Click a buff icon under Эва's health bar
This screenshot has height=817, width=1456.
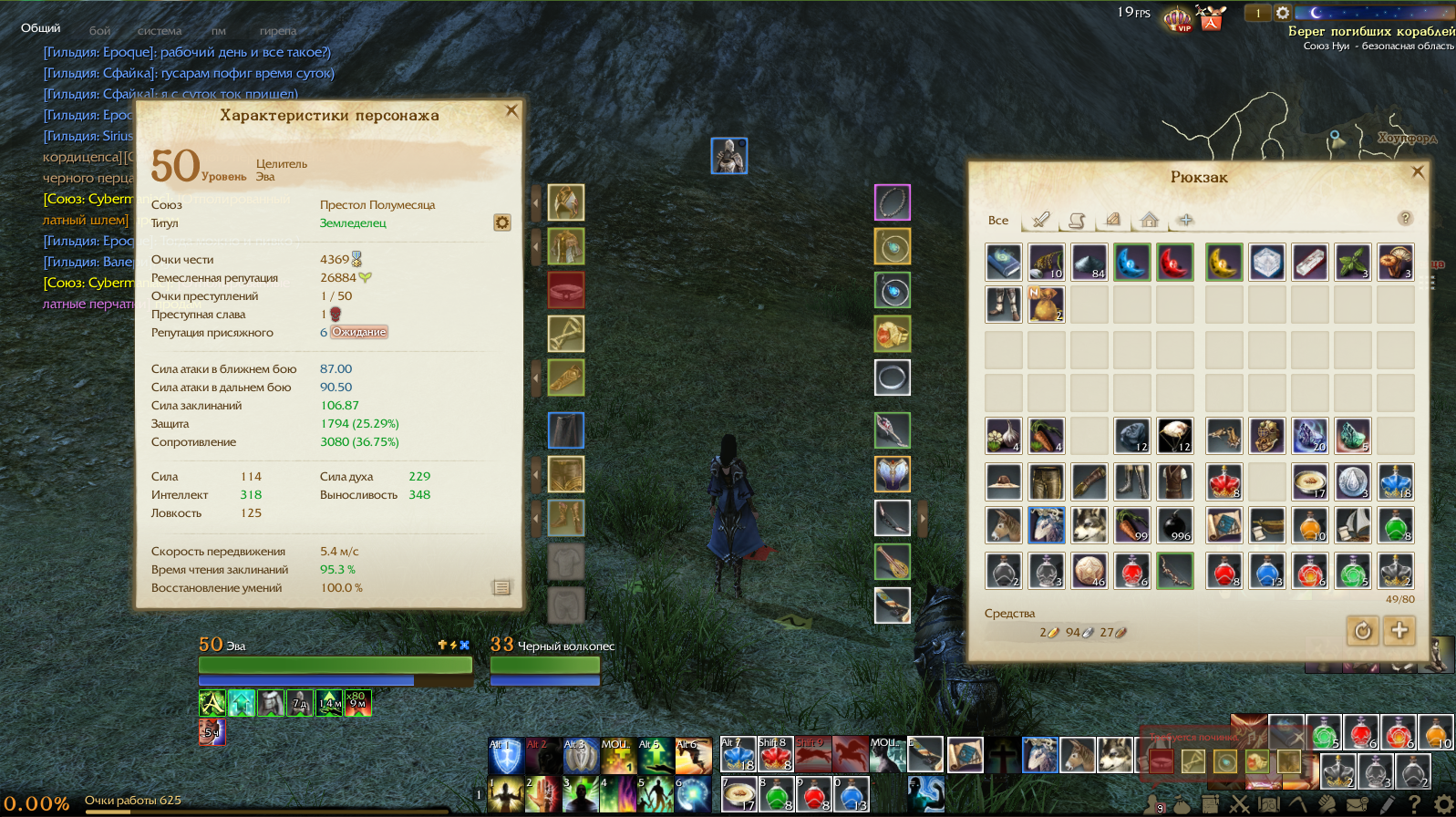pos(212,702)
